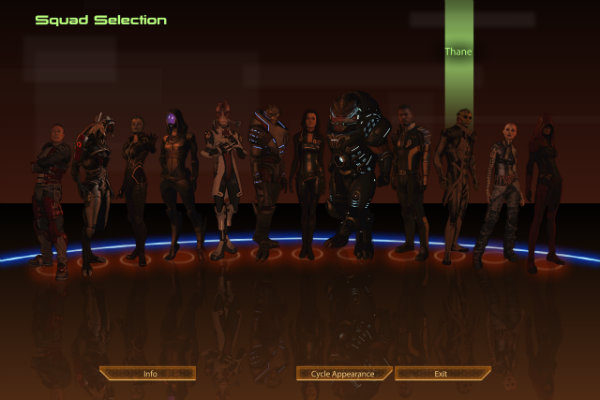Select Thane as a squad member
The image size is (600, 400).
457,180
